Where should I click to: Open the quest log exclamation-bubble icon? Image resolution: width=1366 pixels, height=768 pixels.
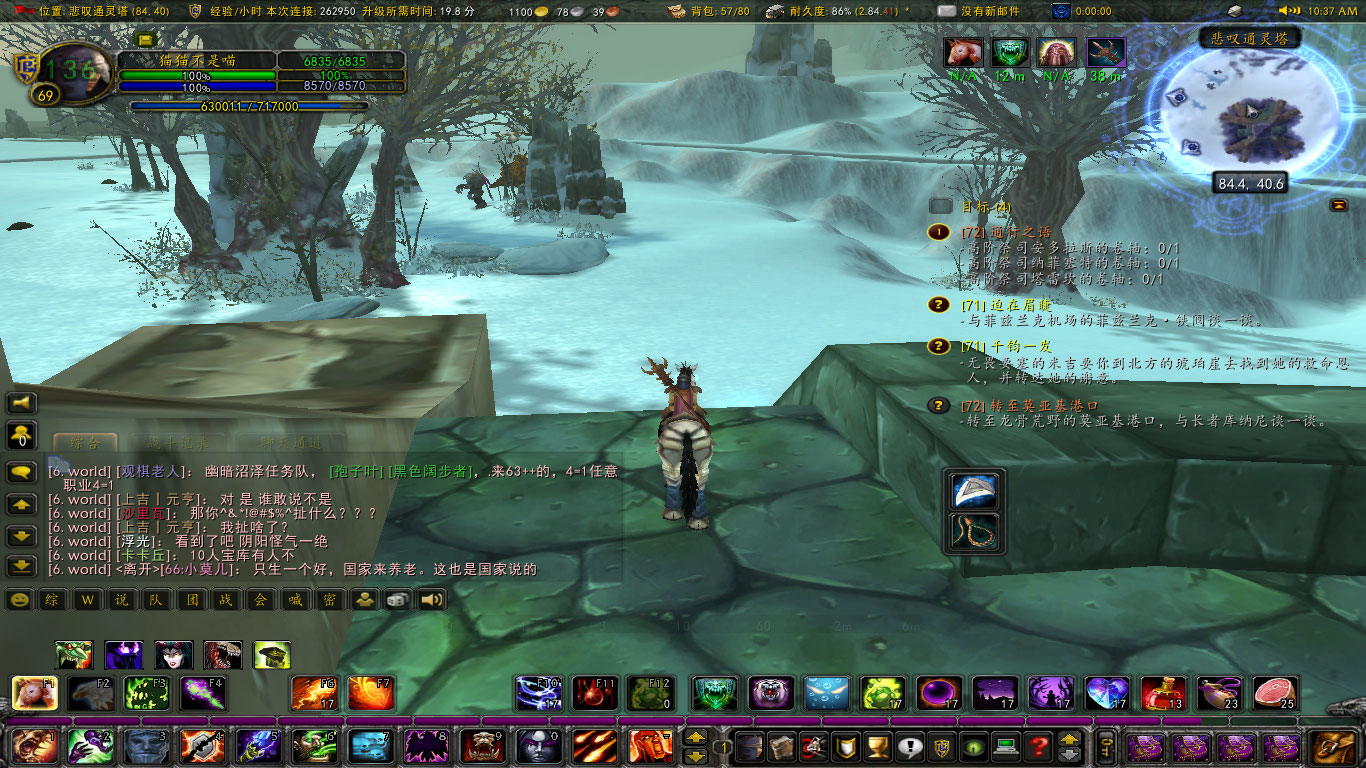point(910,745)
